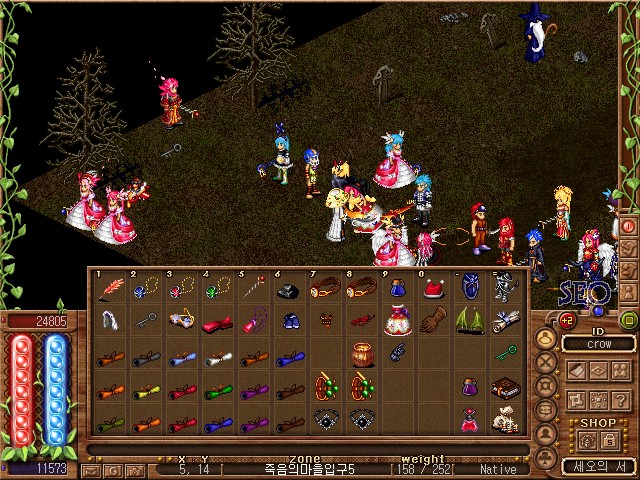This screenshot has width=640, height=480.
Task: Click the red +2 badge
Action: 568,321
